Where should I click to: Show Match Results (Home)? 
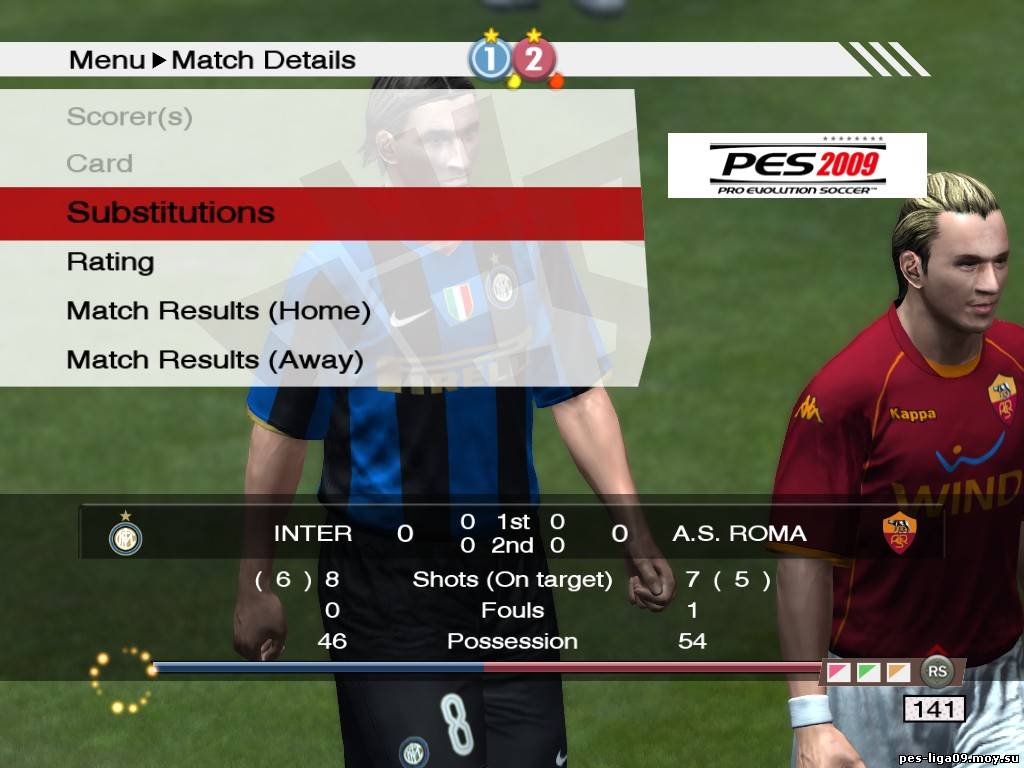pyautogui.click(x=219, y=311)
